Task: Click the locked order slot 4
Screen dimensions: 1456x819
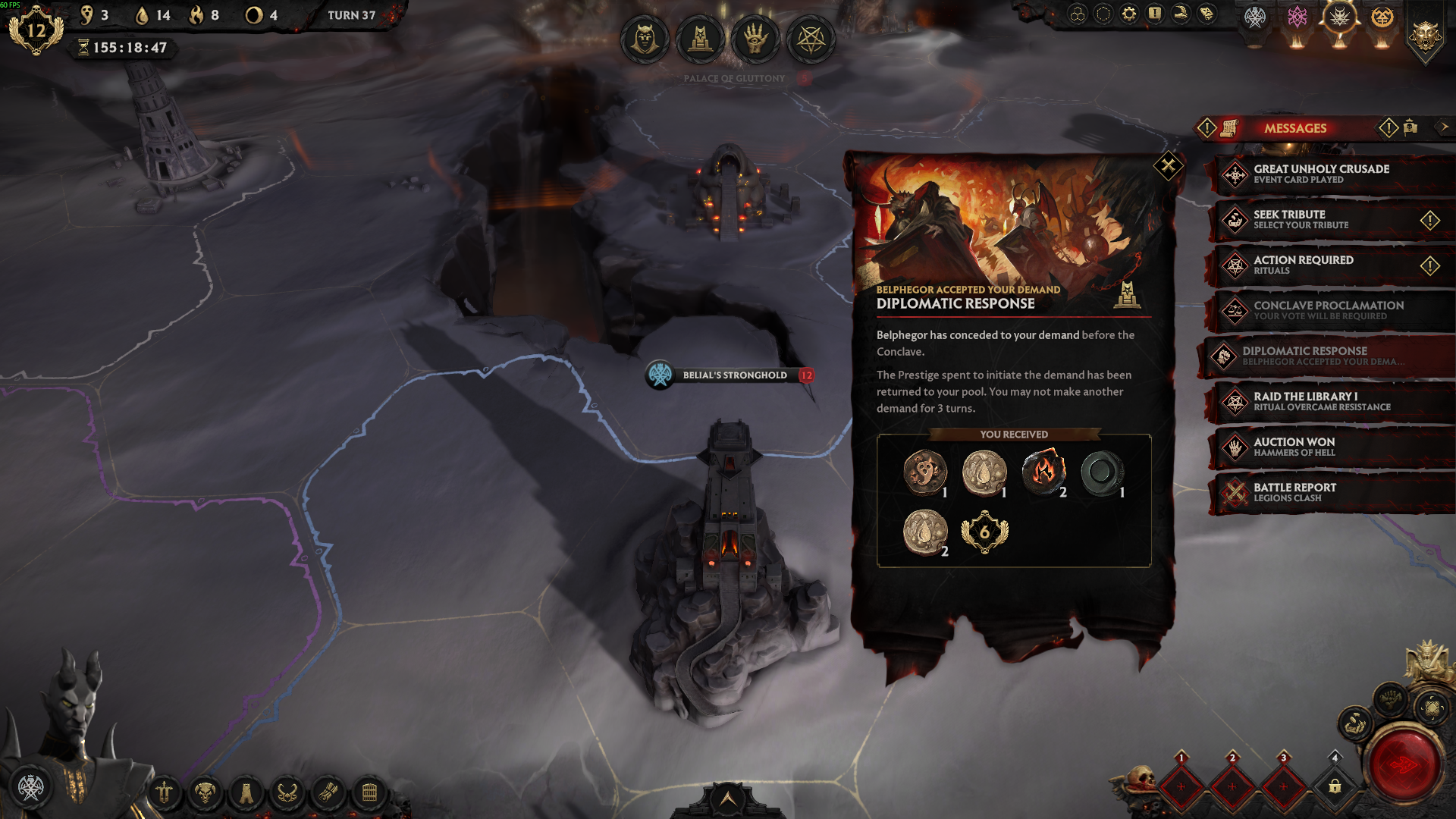Action: (x=1335, y=786)
